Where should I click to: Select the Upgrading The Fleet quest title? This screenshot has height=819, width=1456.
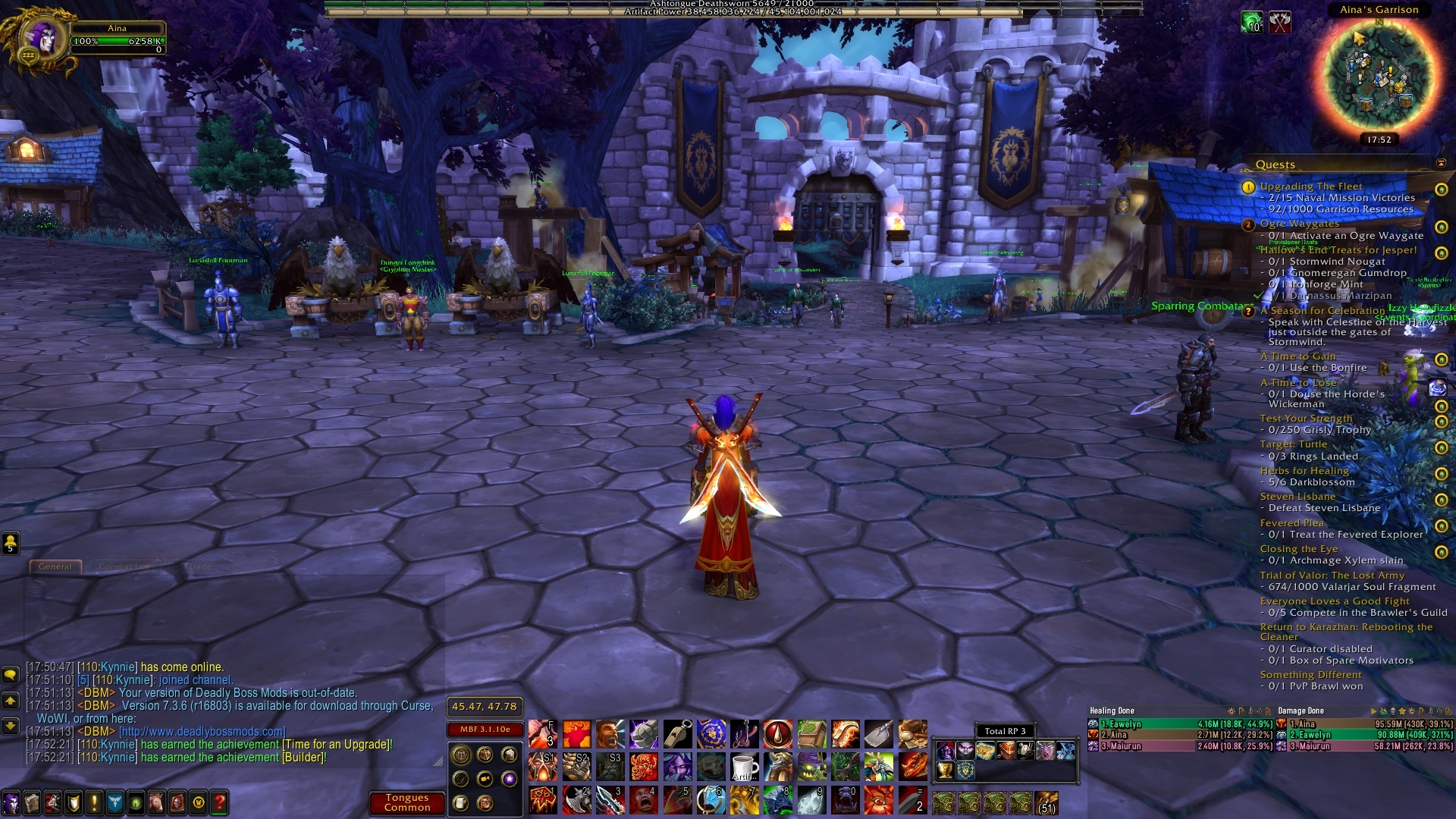[1310, 186]
